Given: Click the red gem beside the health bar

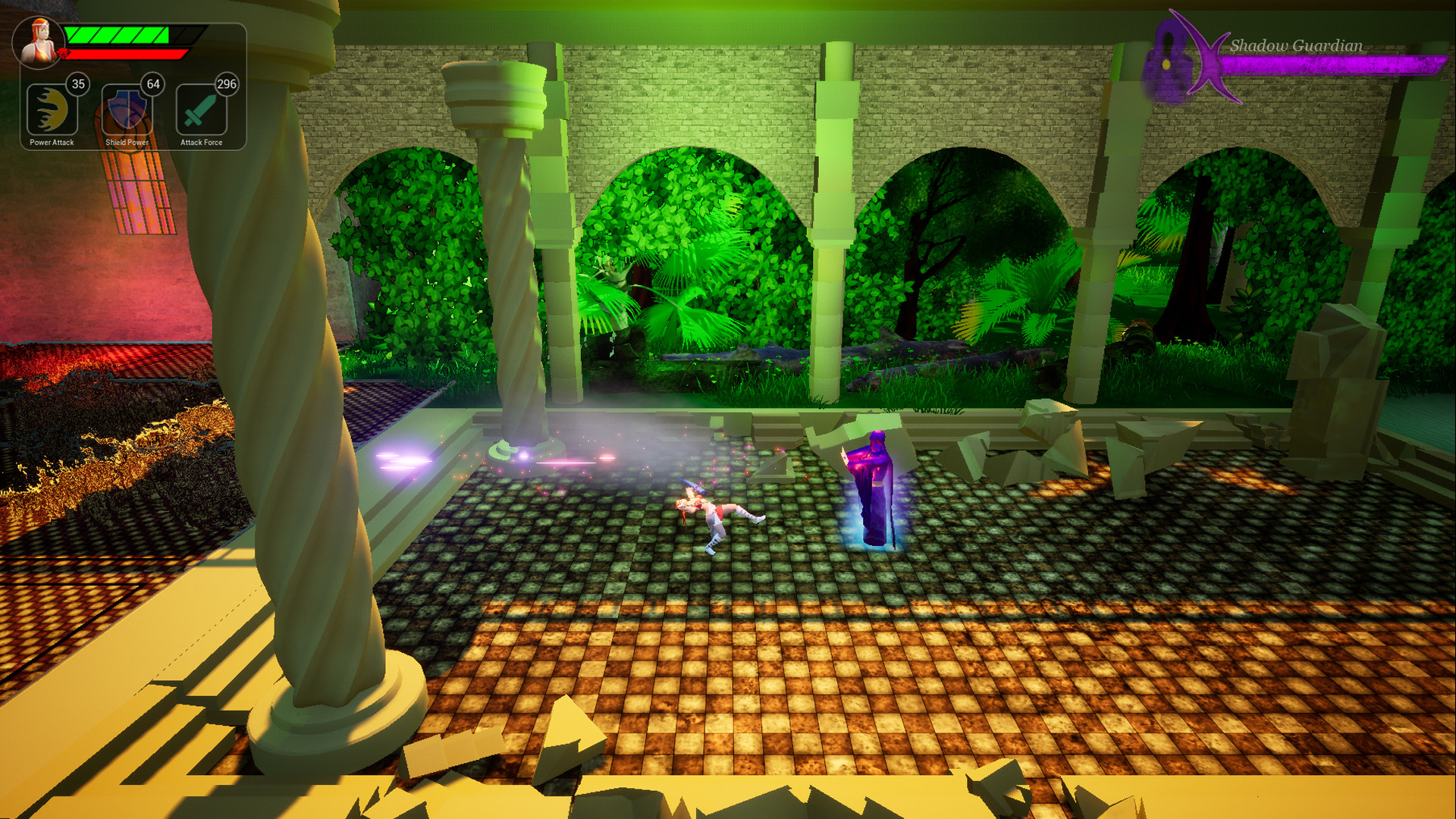Looking at the screenshot, I should (x=64, y=52).
